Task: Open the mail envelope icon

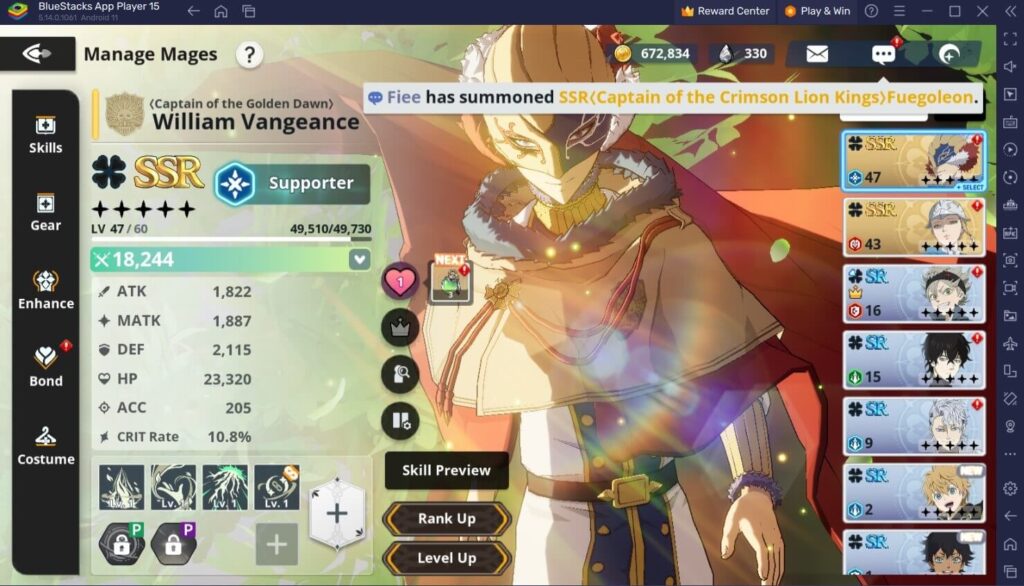Action: pyautogui.click(x=817, y=54)
